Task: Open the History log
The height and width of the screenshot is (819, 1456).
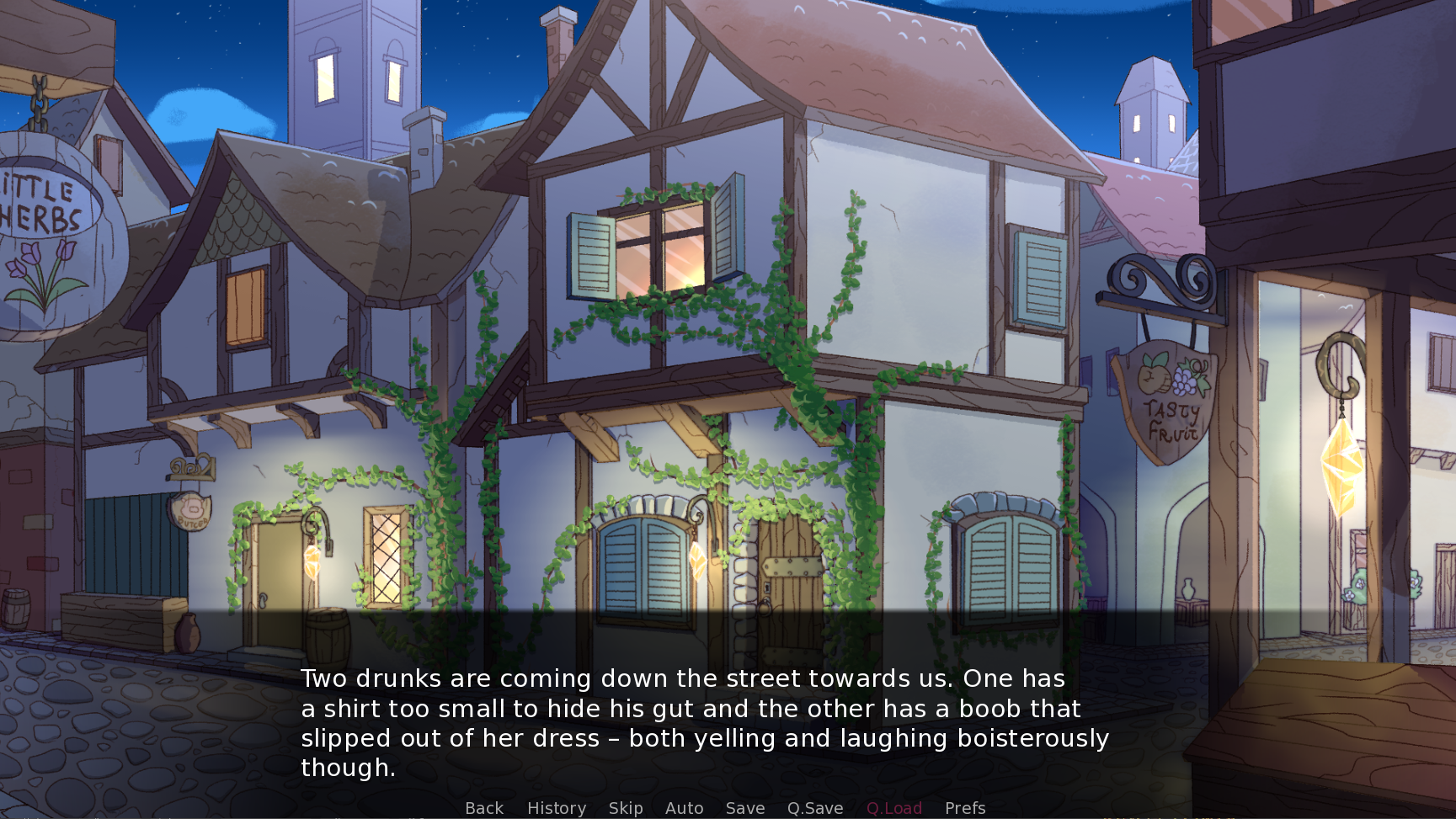Action: point(557,808)
